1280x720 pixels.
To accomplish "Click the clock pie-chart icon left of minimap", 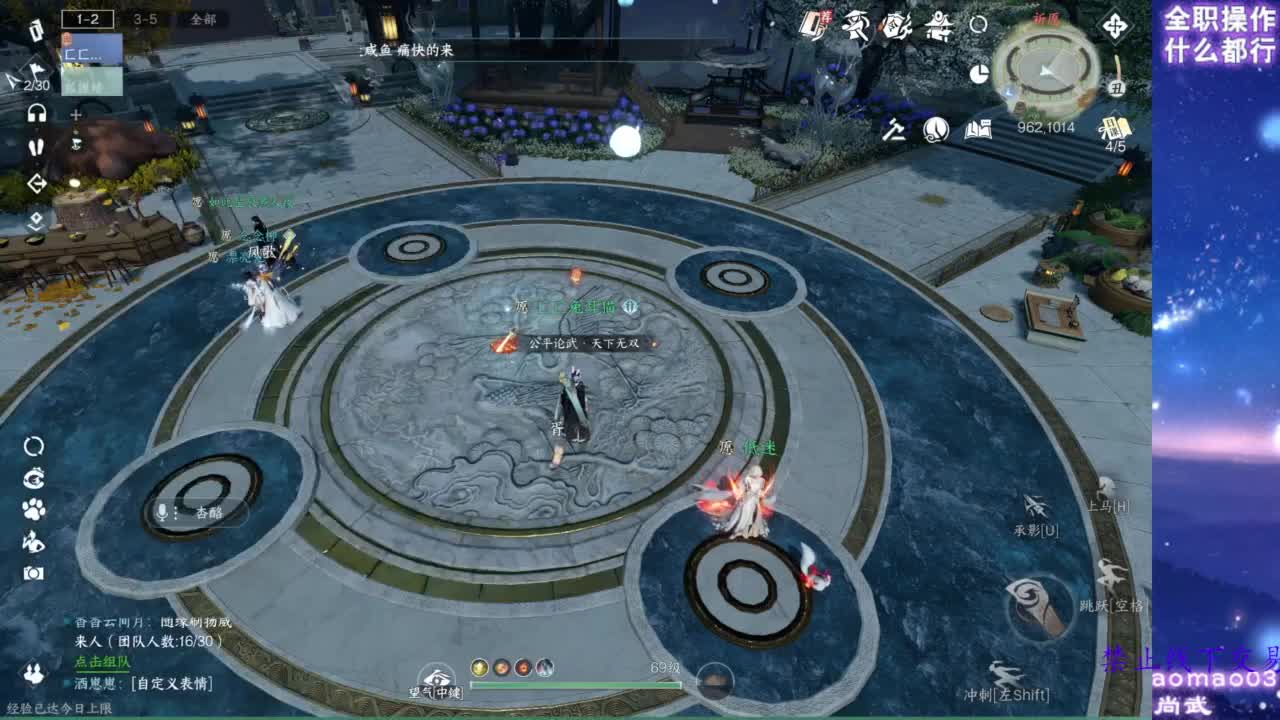I will pos(979,73).
